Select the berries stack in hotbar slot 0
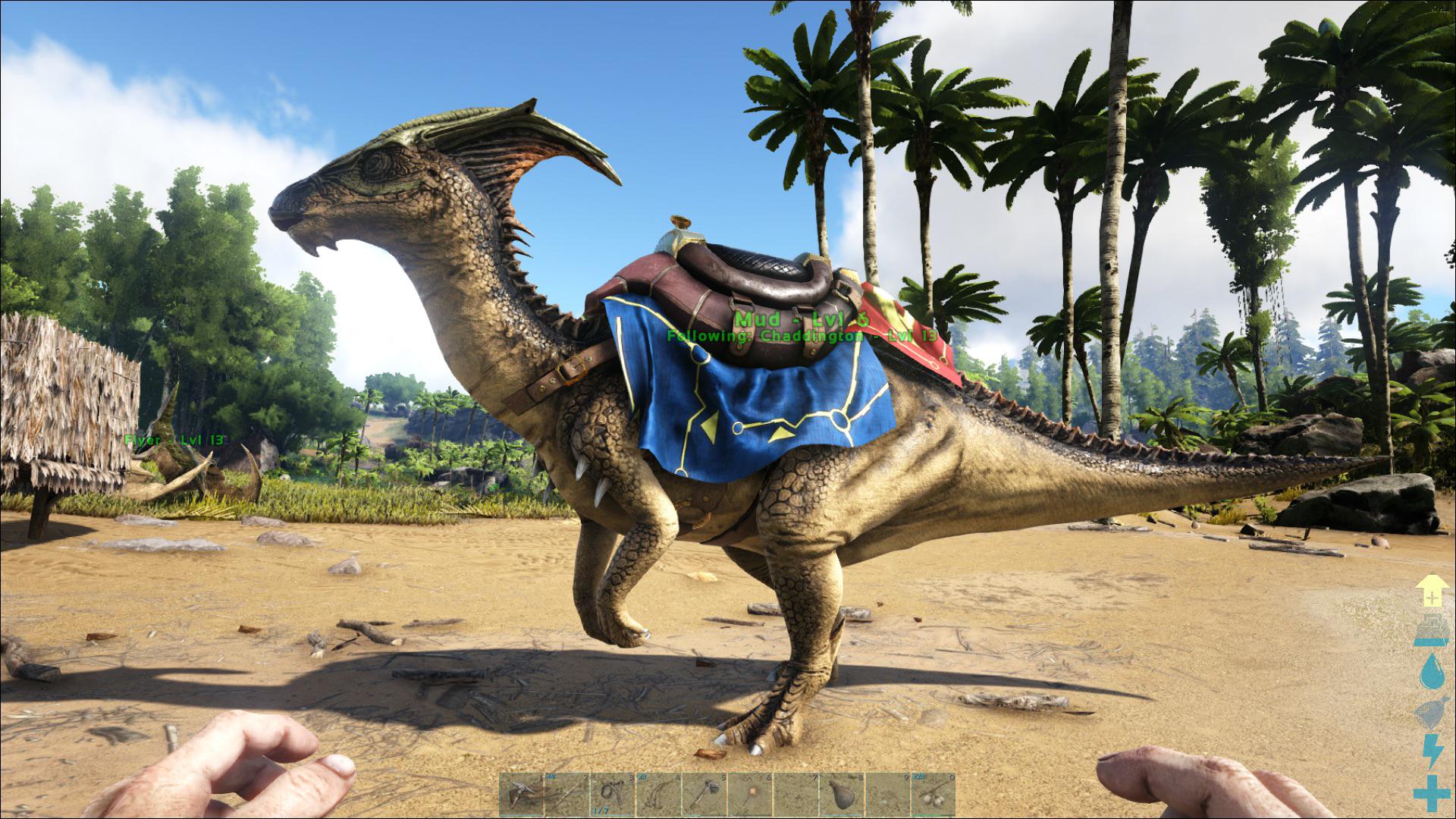1456x819 pixels. (x=931, y=796)
